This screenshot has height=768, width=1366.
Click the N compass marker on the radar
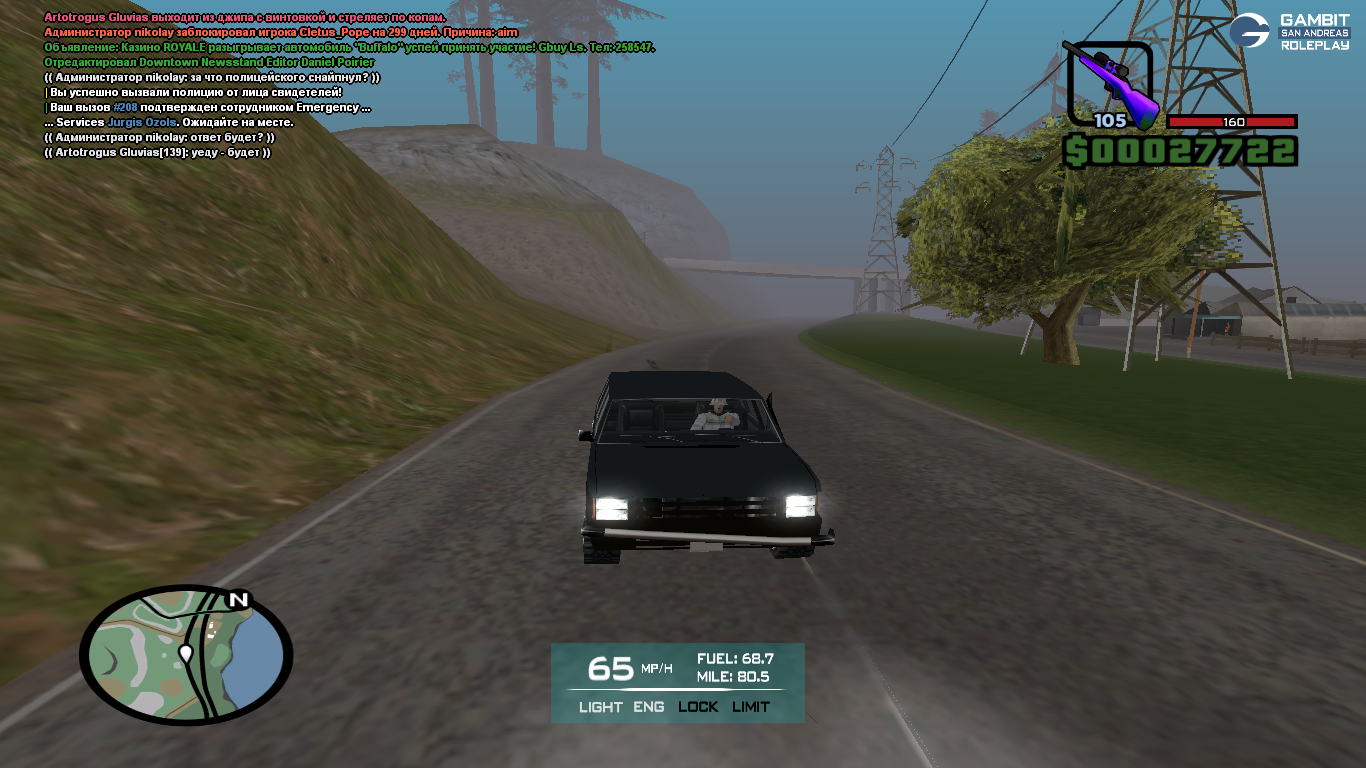237,600
